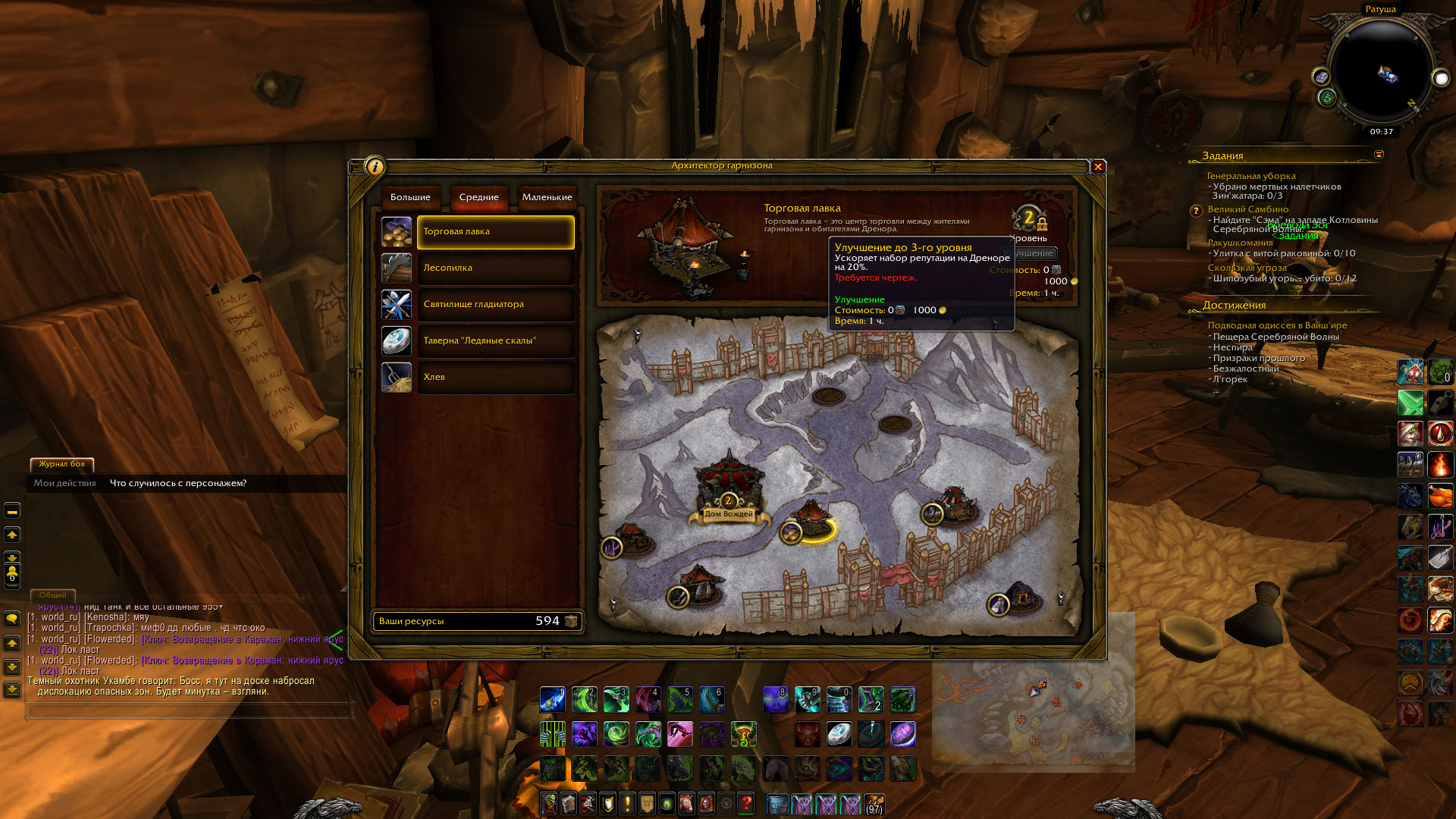Close the Garrison Architect window
This screenshot has height=819, width=1456.
pos(1097,167)
